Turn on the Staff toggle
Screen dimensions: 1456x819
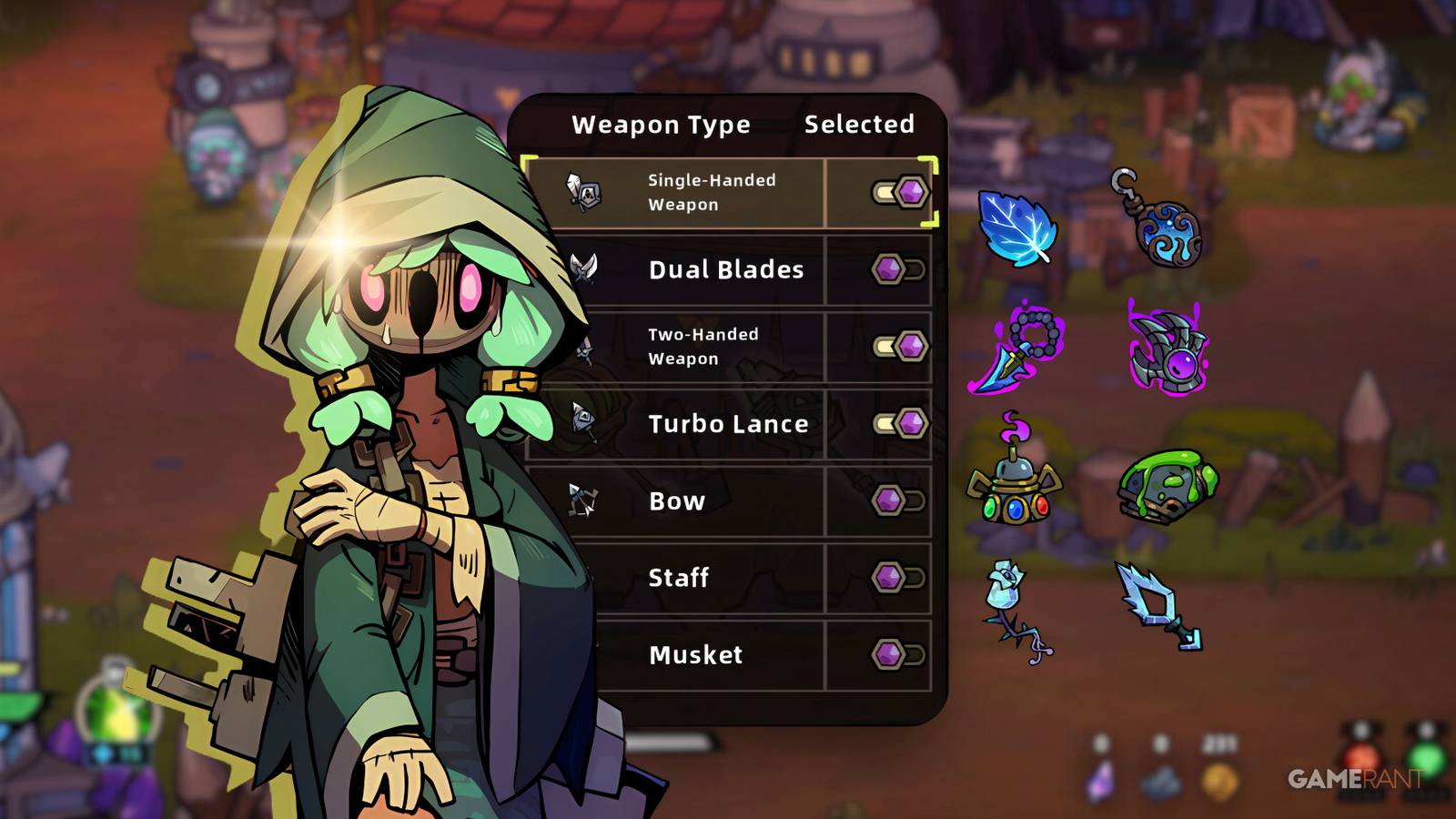click(x=899, y=577)
